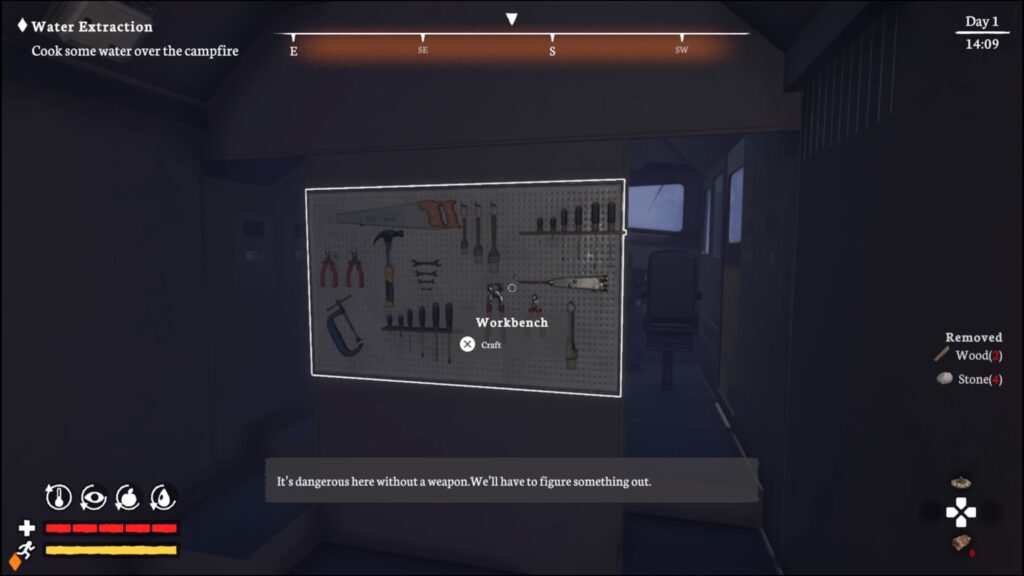This screenshot has height=576, width=1024.
Task: Click the body temperature status icon
Action: tap(58, 495)
